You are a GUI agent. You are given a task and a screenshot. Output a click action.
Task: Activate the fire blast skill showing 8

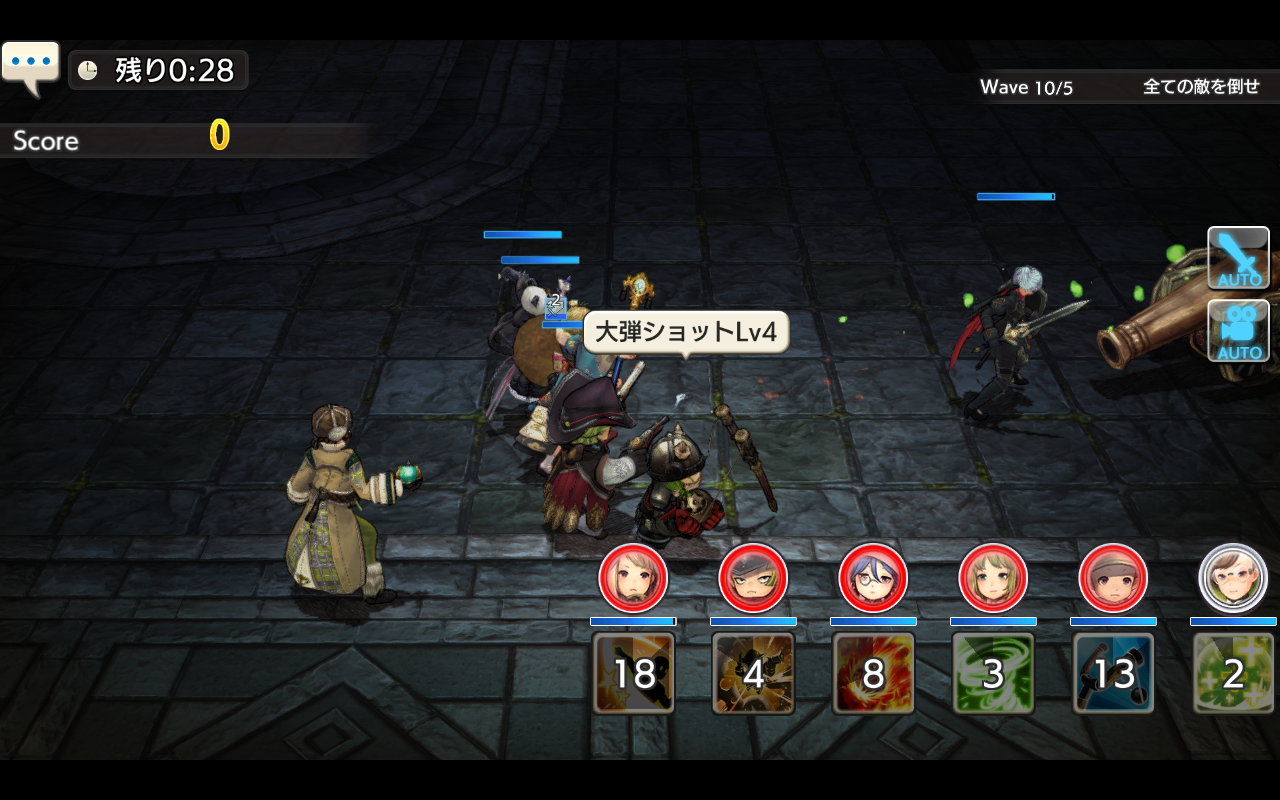point(873,673)
